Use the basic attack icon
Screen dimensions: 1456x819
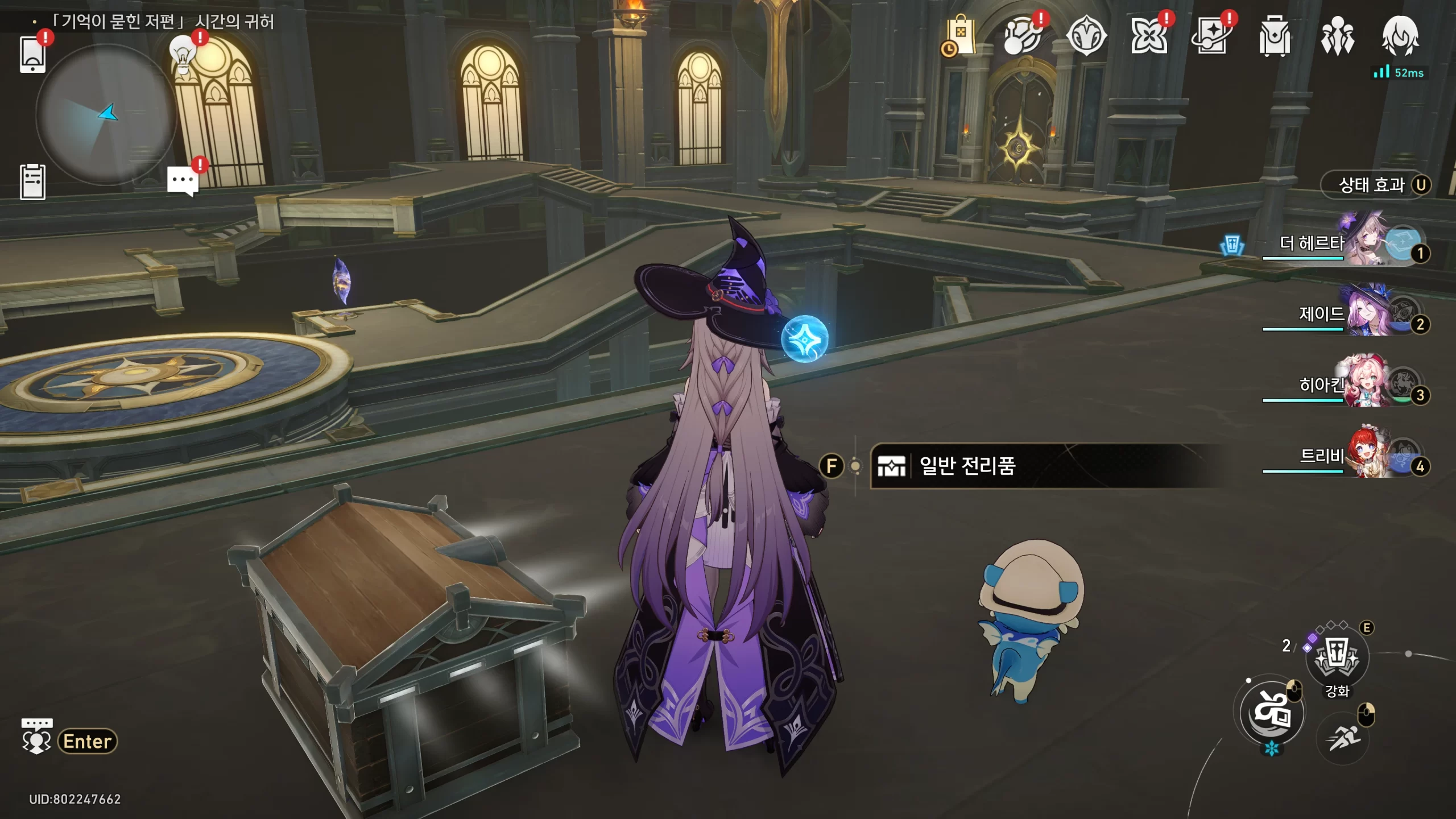click(x=1272, y=713)
